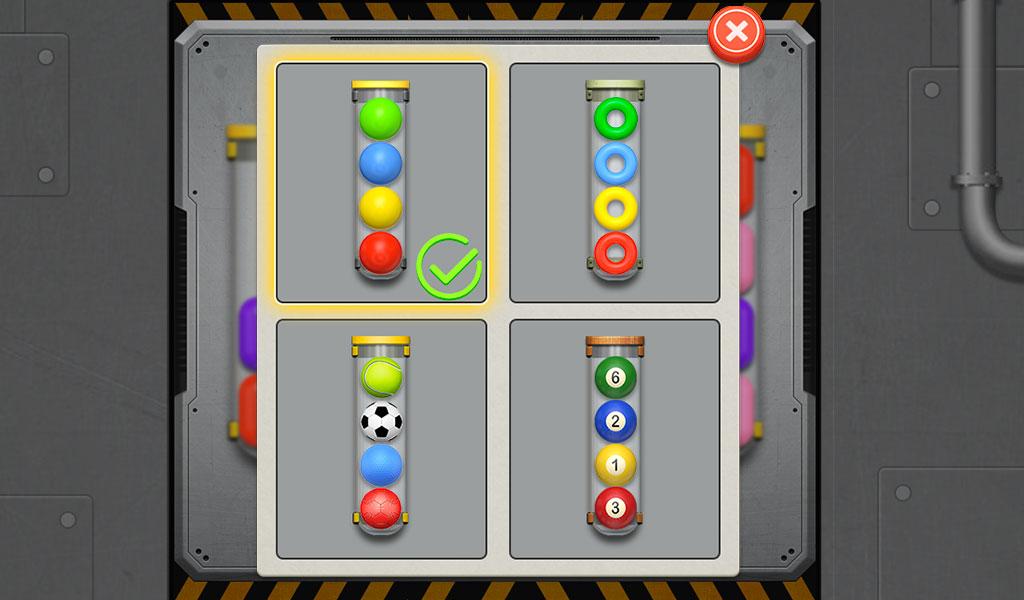Select the numbered billiard balls skin
Image resolution: width=1024 pixels, height=600 pixels.
pyautogui.click(x=615, y=439)
